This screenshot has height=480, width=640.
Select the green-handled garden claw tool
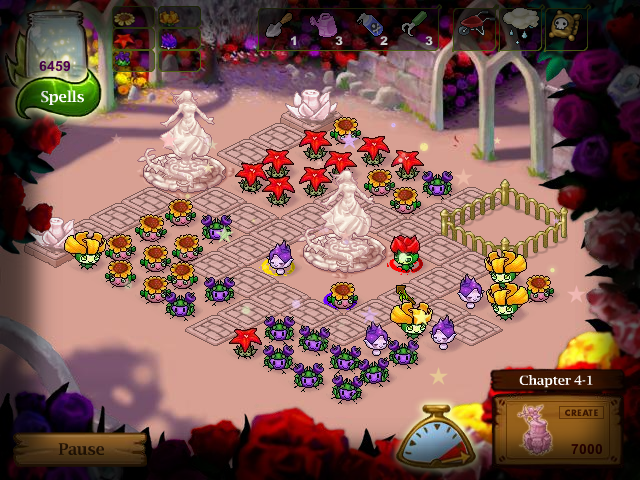(414, 27)
